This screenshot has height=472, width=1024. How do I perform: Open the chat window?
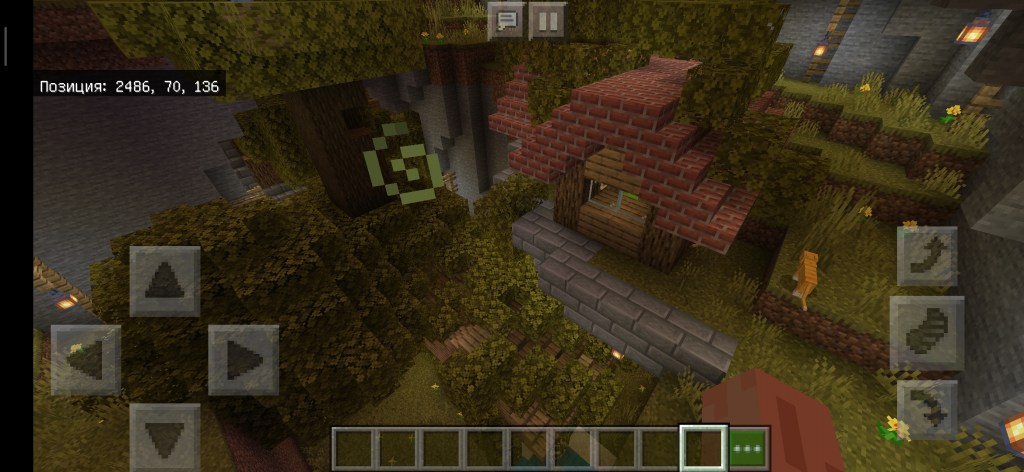tap(507, 20)
